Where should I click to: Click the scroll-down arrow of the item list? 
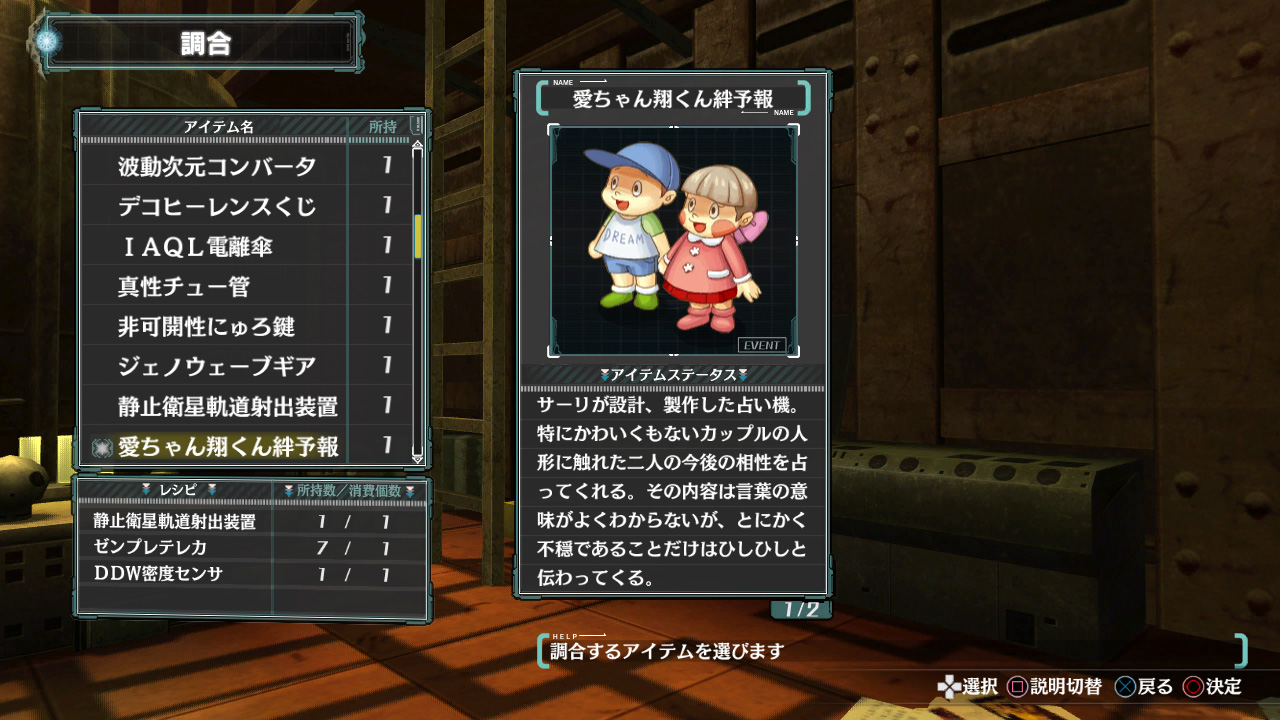[x=418, y=458]
